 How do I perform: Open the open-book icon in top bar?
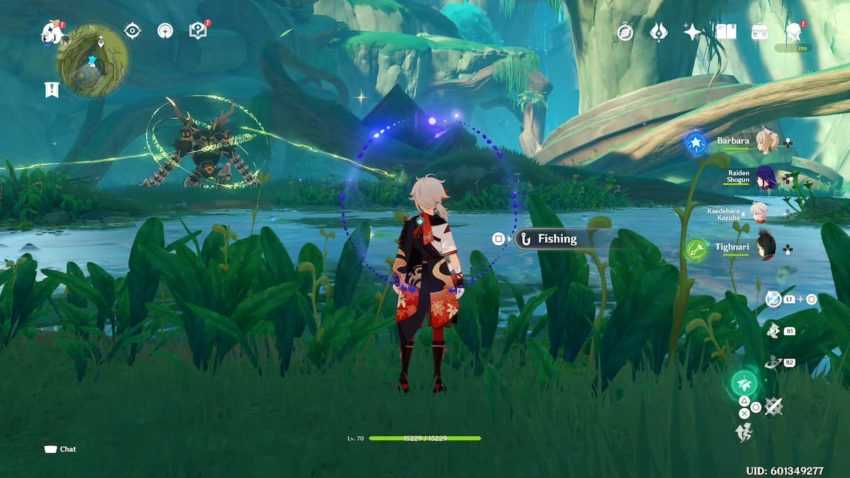point(726,32)
